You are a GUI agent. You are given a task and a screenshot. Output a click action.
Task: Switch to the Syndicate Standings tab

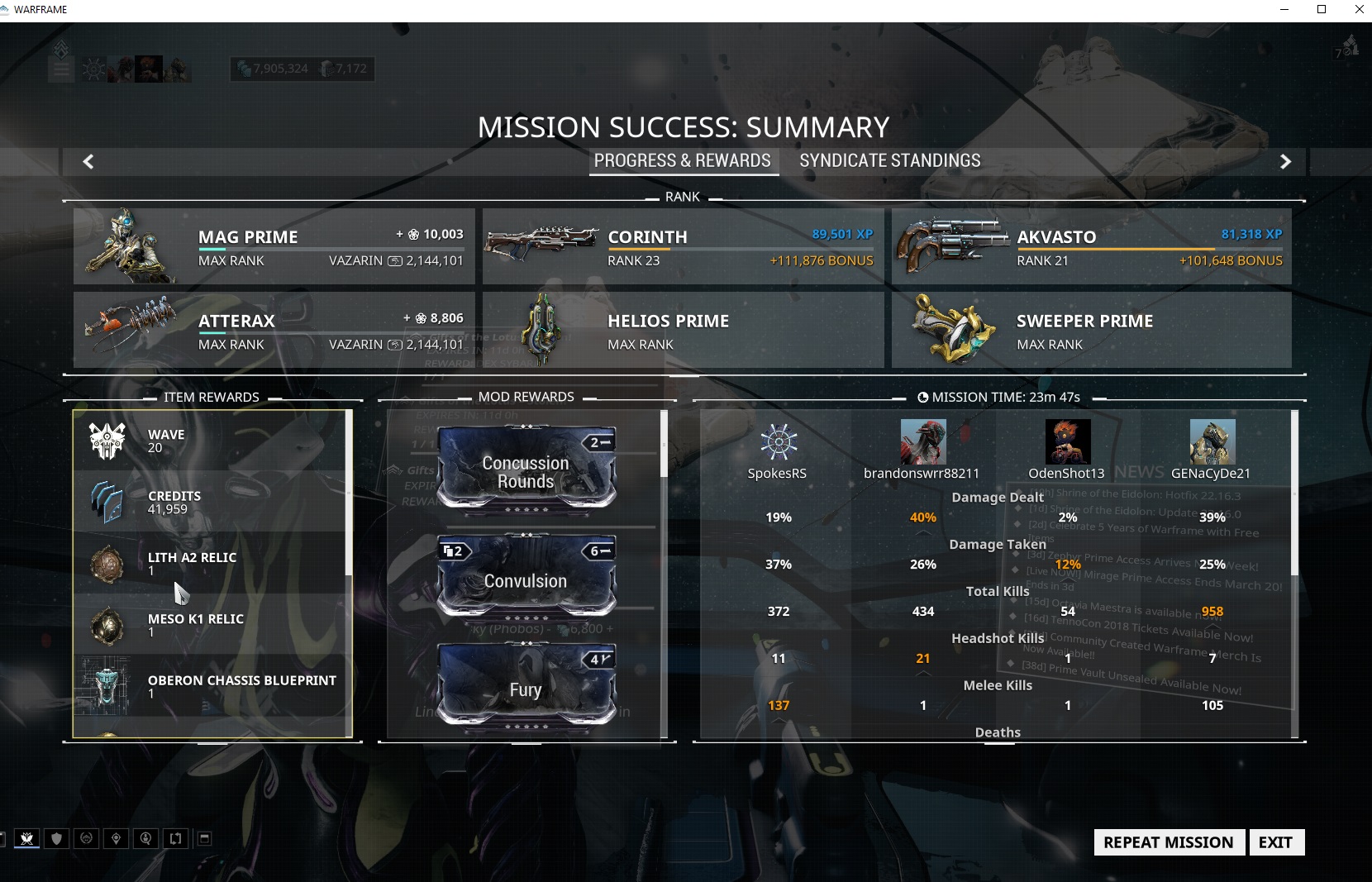pos(889,161)
